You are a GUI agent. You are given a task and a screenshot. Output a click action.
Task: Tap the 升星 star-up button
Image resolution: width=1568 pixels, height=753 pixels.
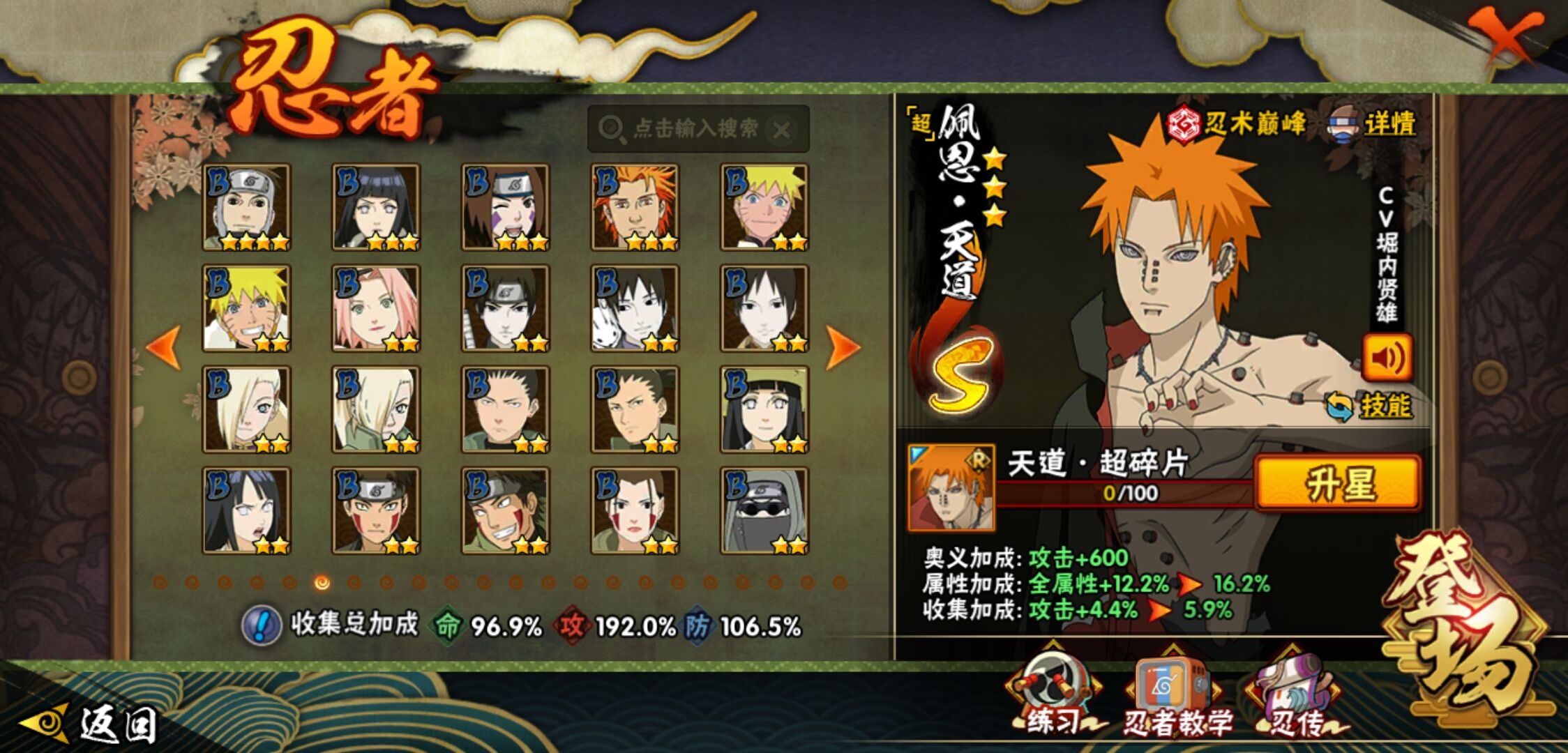tap(1338, 483)
